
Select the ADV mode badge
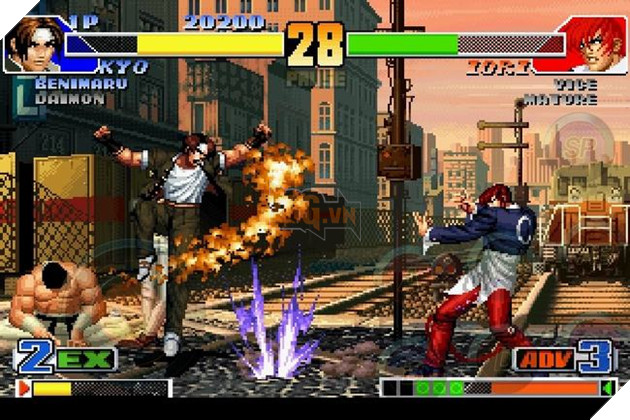(543, 359)
